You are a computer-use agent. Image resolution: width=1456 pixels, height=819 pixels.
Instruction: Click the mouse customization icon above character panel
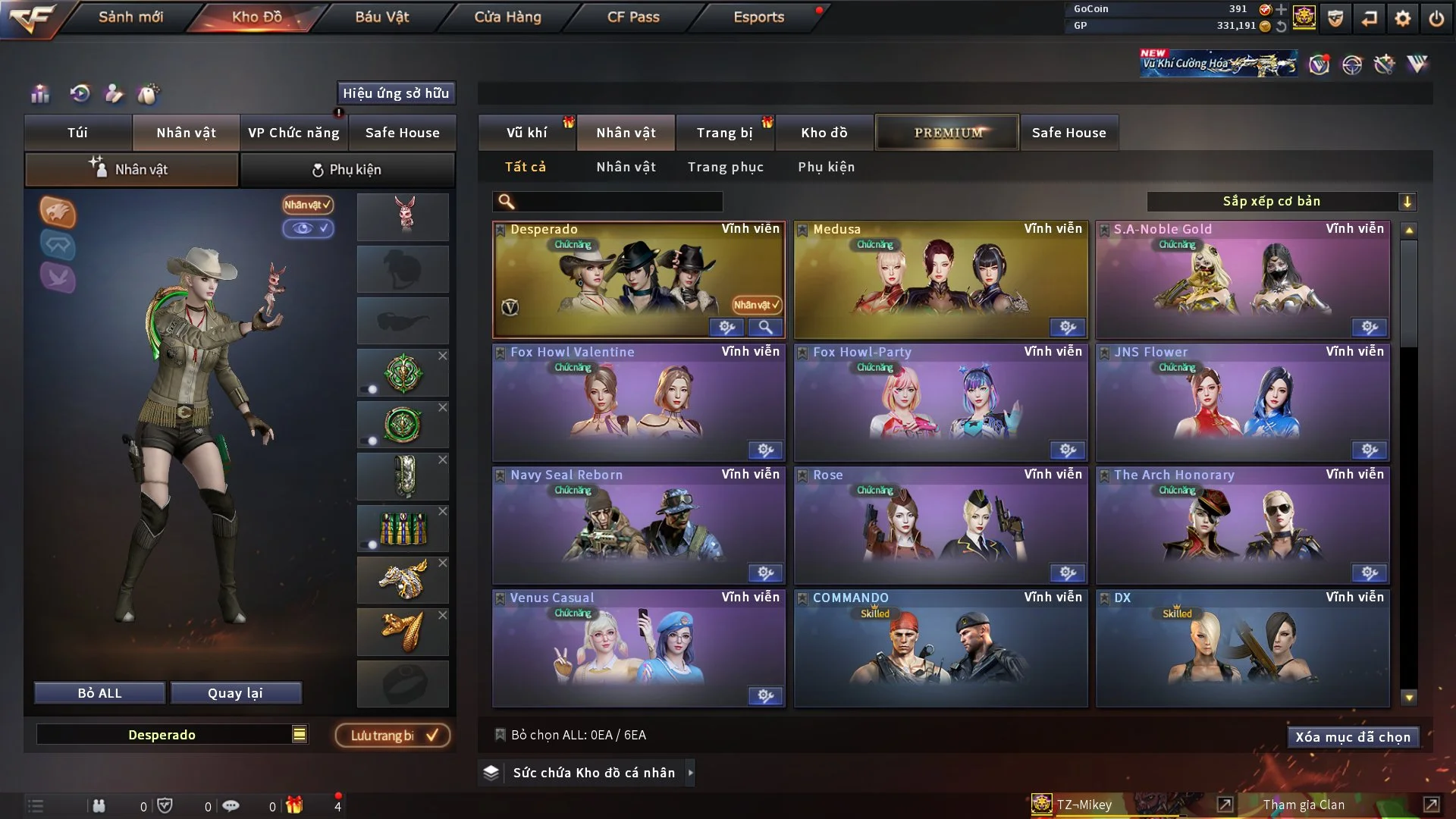(x=149, y=94)
